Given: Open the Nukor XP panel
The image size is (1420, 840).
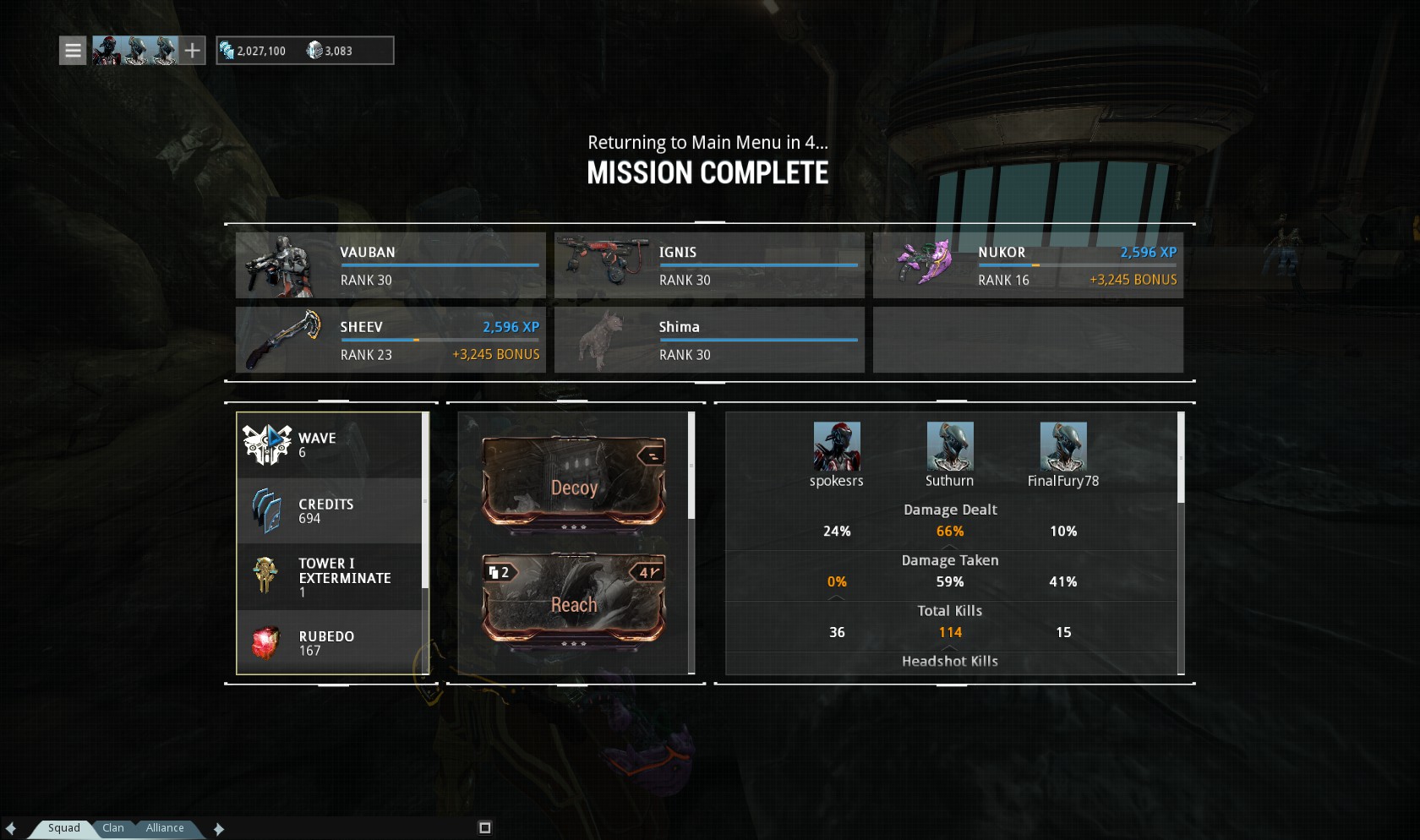Looking at the screenshot, I should point(1028,265).
